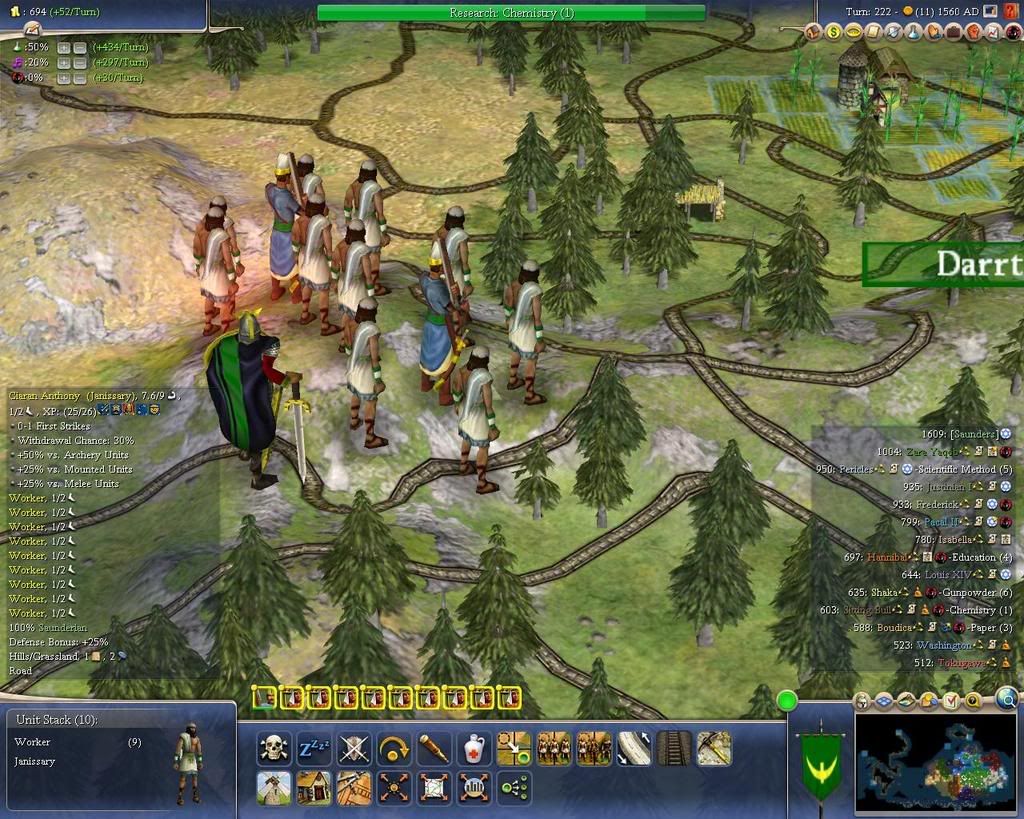Build a windmill improvement
Viewport: 1024px width, 819px height.
point(273,788)
